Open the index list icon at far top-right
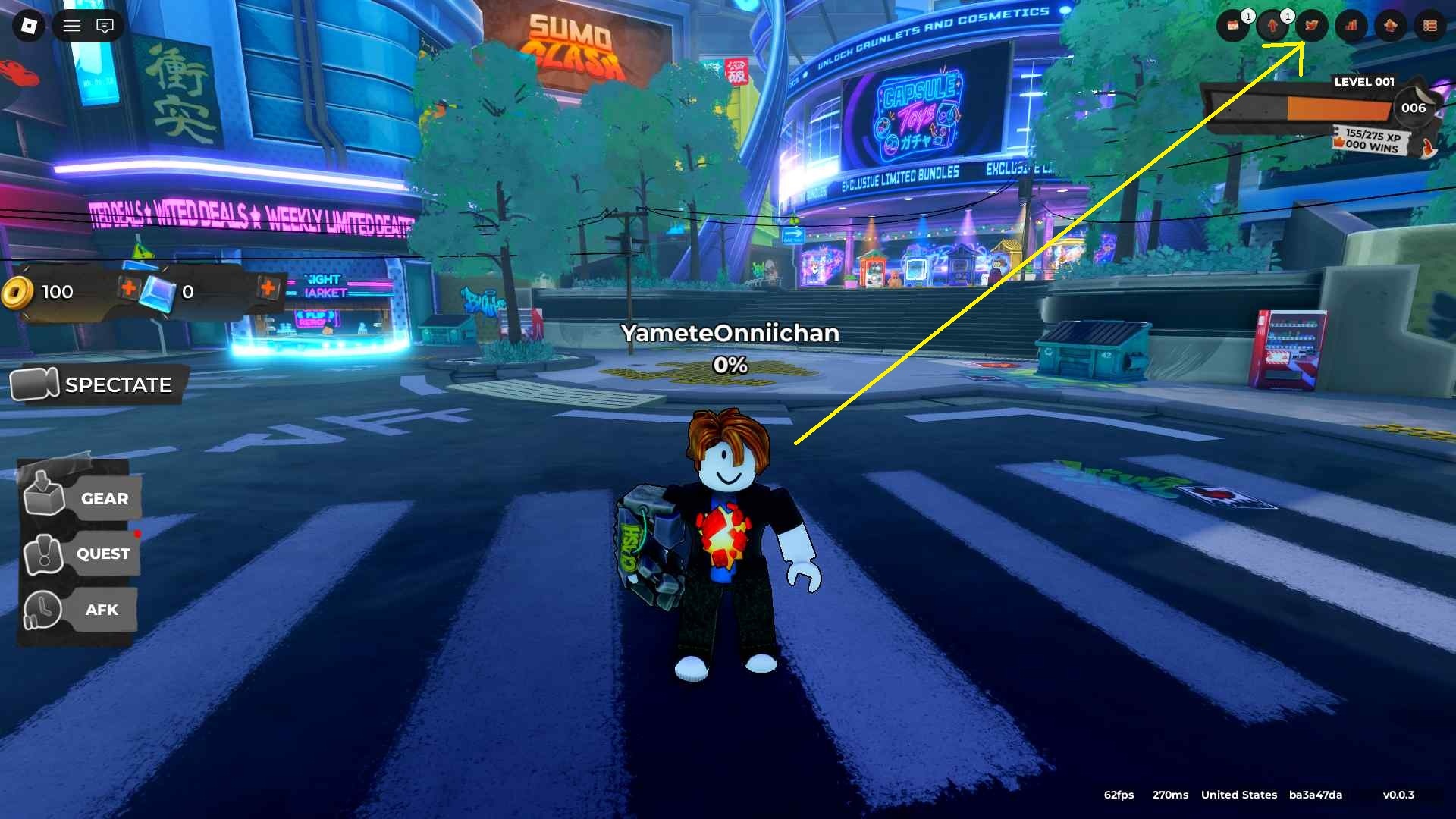Image resolution: width=1456 pixels, height=819 pixels. [1431, 25]
